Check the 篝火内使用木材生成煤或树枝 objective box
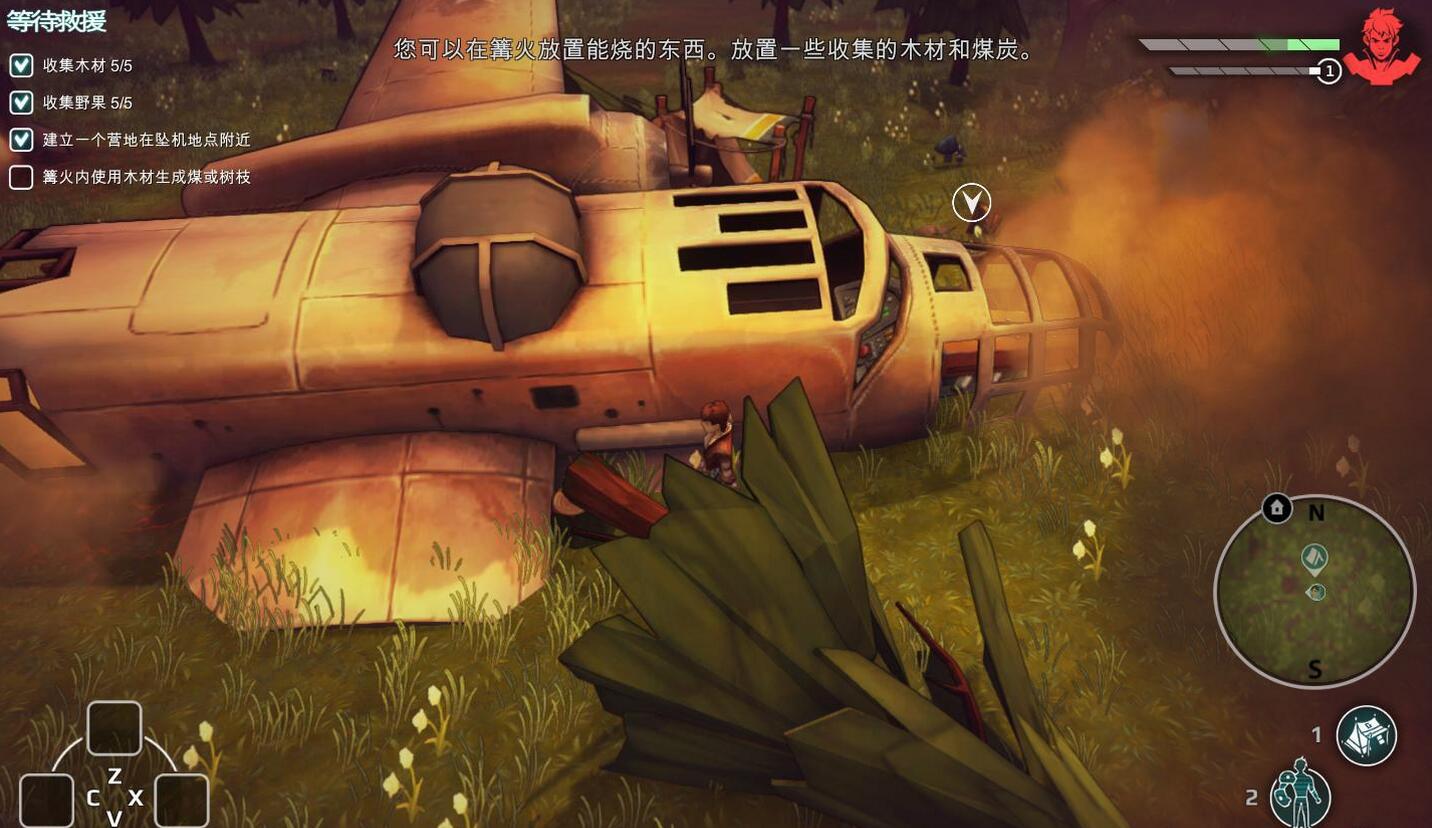Screen dimensions: 1432x828 click(20, 176)
